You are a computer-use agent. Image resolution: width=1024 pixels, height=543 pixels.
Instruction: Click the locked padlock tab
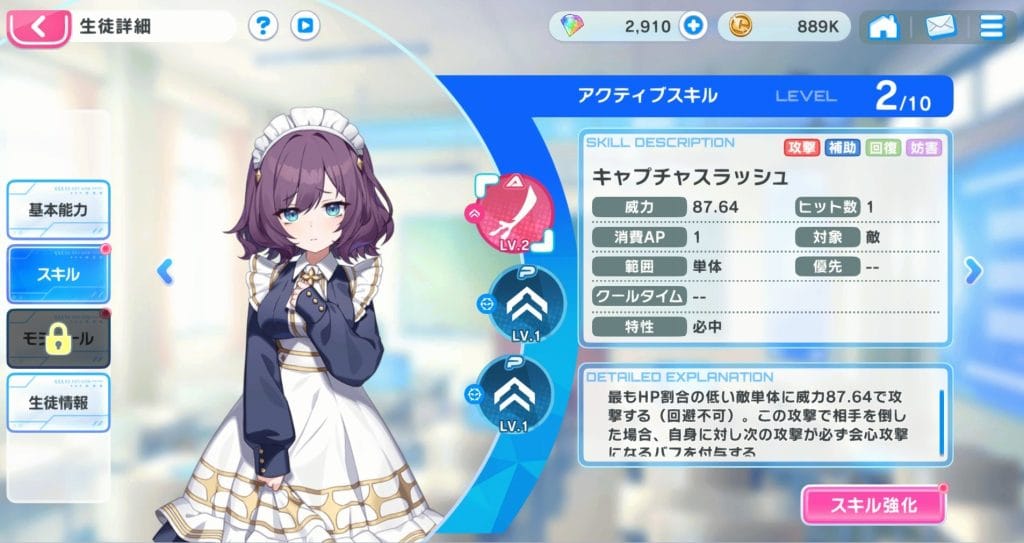coord(58,338)
